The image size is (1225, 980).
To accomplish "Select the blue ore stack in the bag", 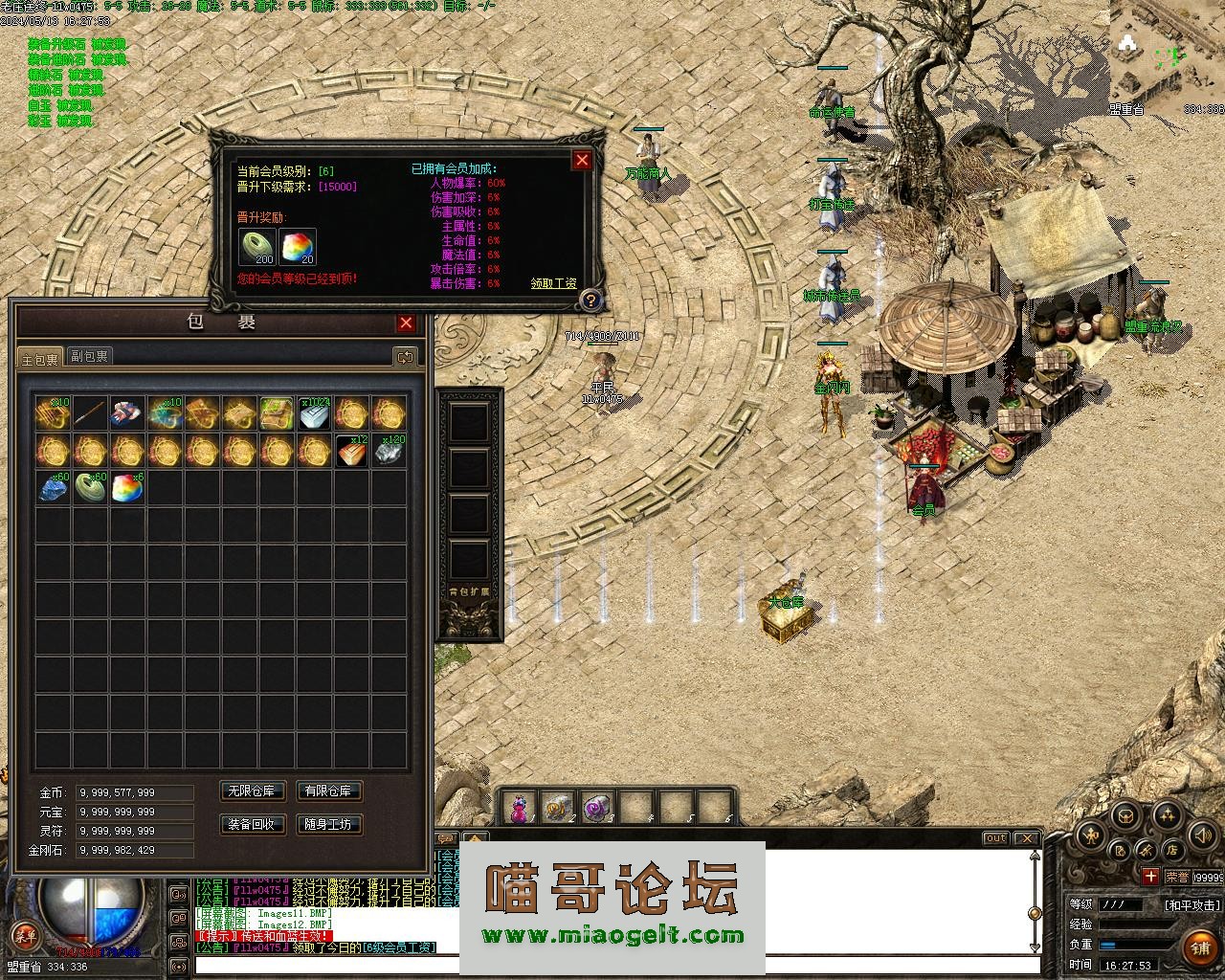I will pyautogui.click(x=53, y=488).
